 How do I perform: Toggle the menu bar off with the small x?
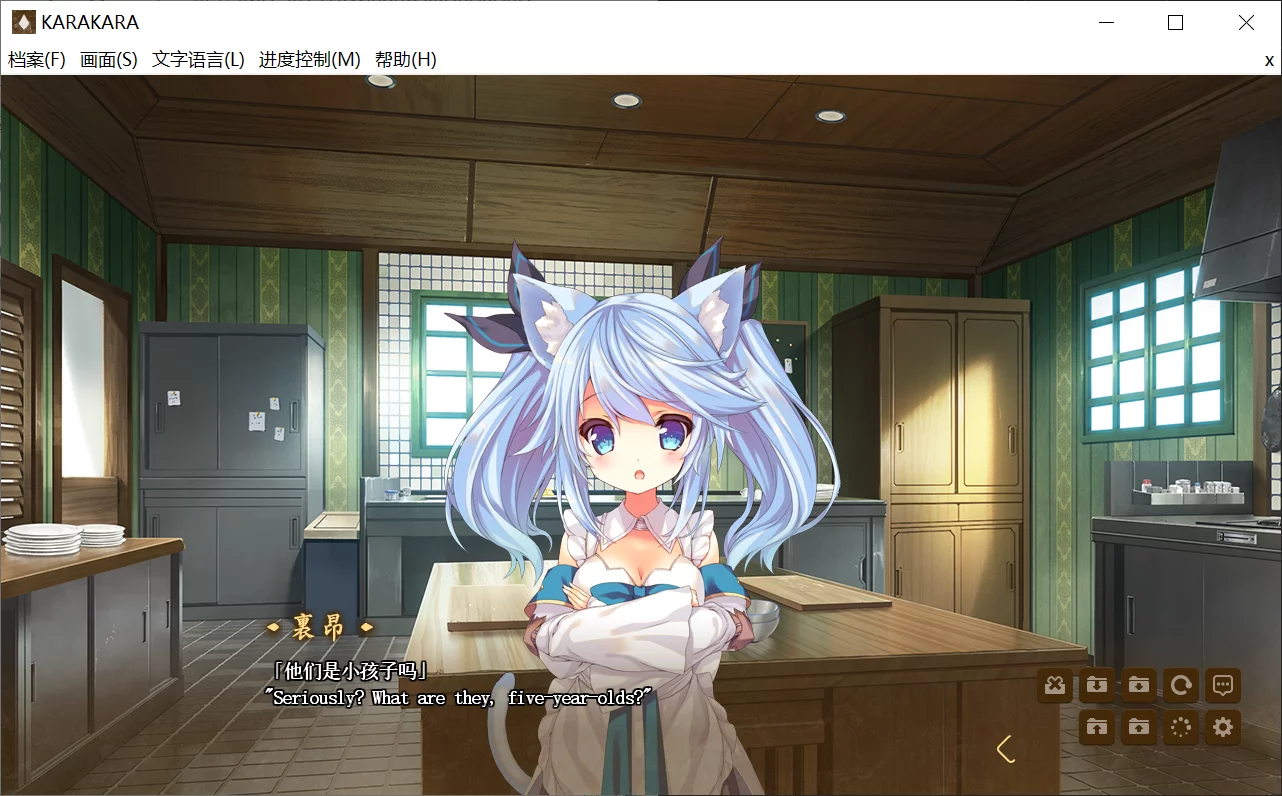1269,60
